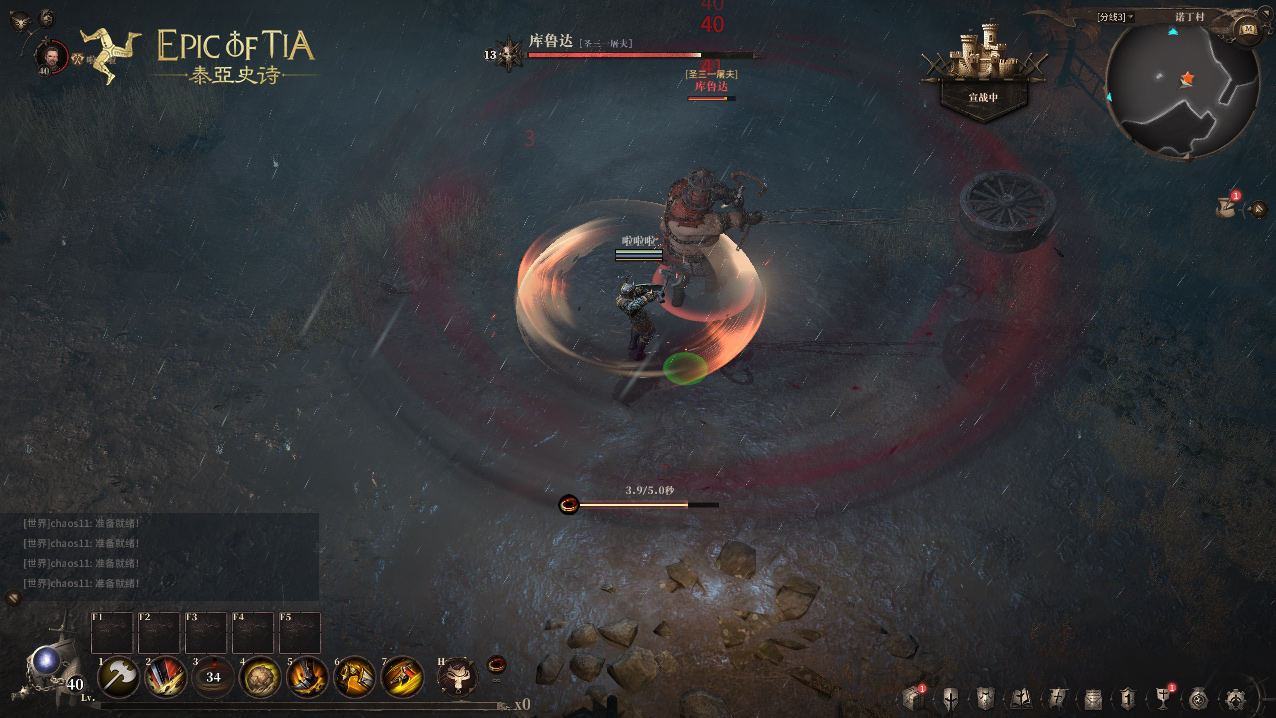This screenshot has width=1276, height=718.
Task: Trigger the boulder skill in slot 4
Action: coord(260,677)
